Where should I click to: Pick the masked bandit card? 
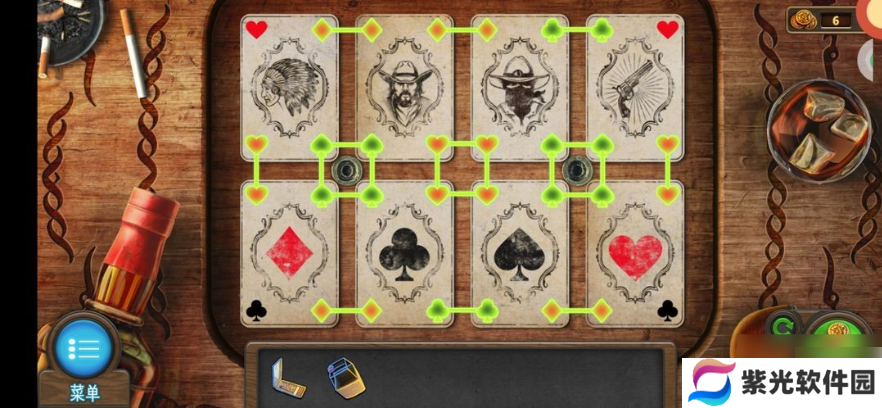(520, 88)
